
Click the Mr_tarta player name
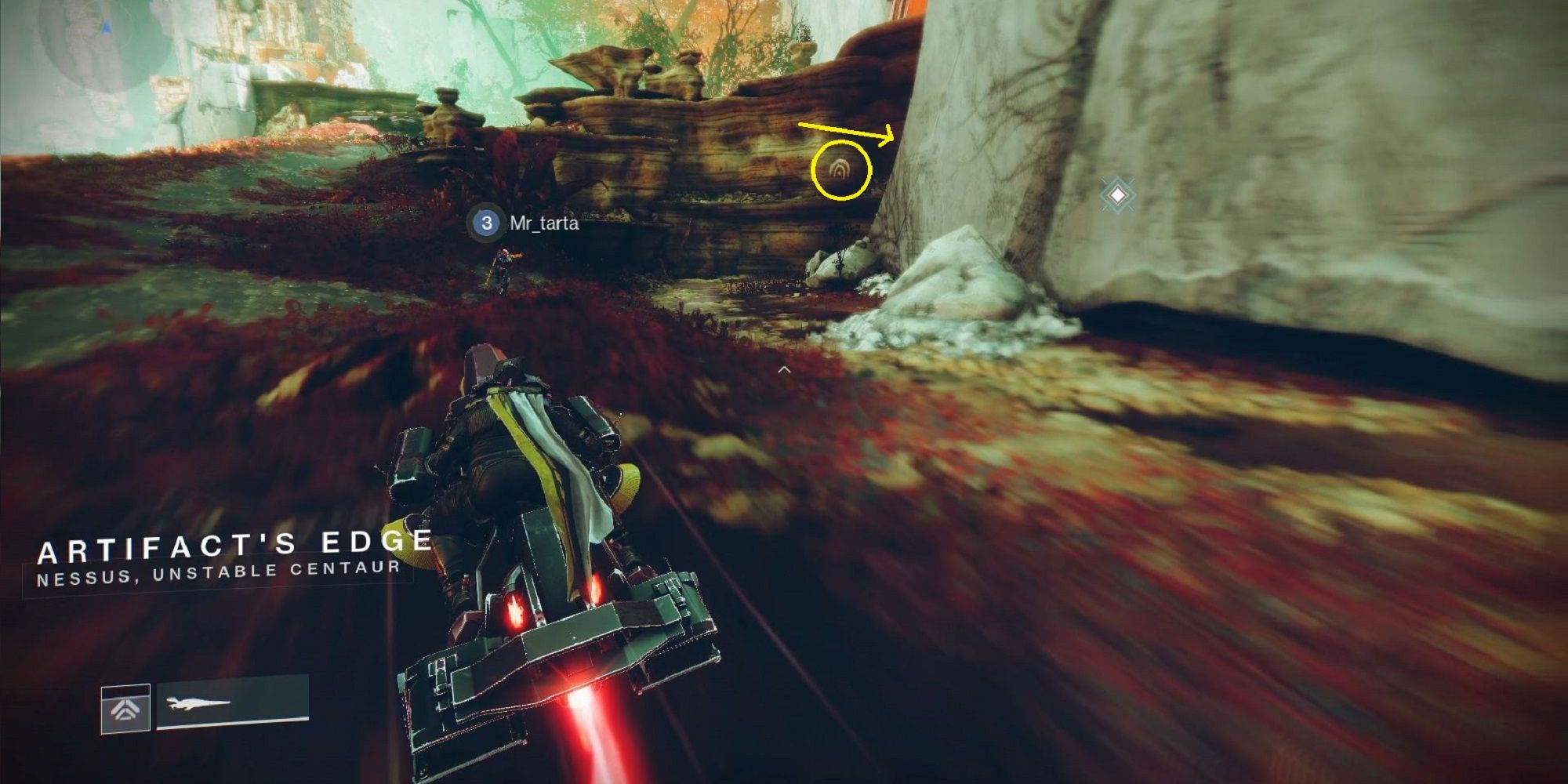pyautogui.click(x=544, y=223)
